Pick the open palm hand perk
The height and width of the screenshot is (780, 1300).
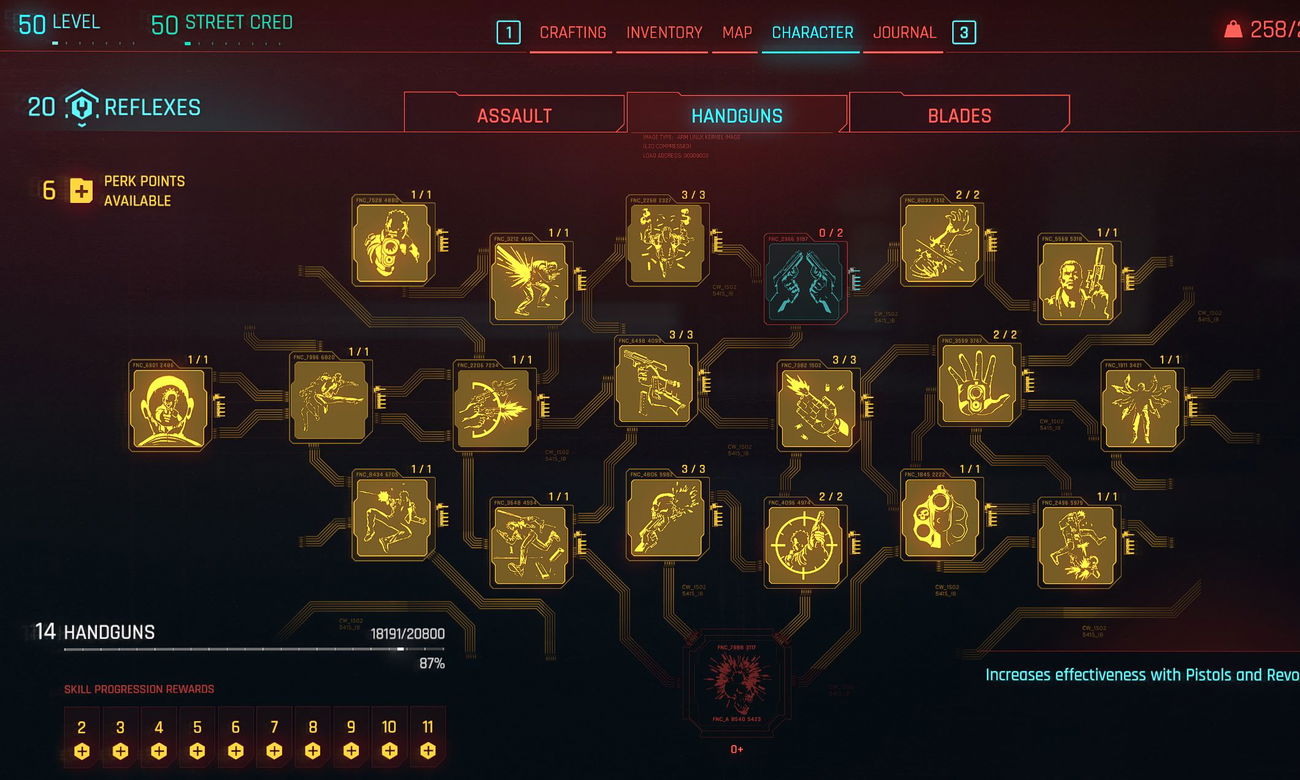coord(978,382)
